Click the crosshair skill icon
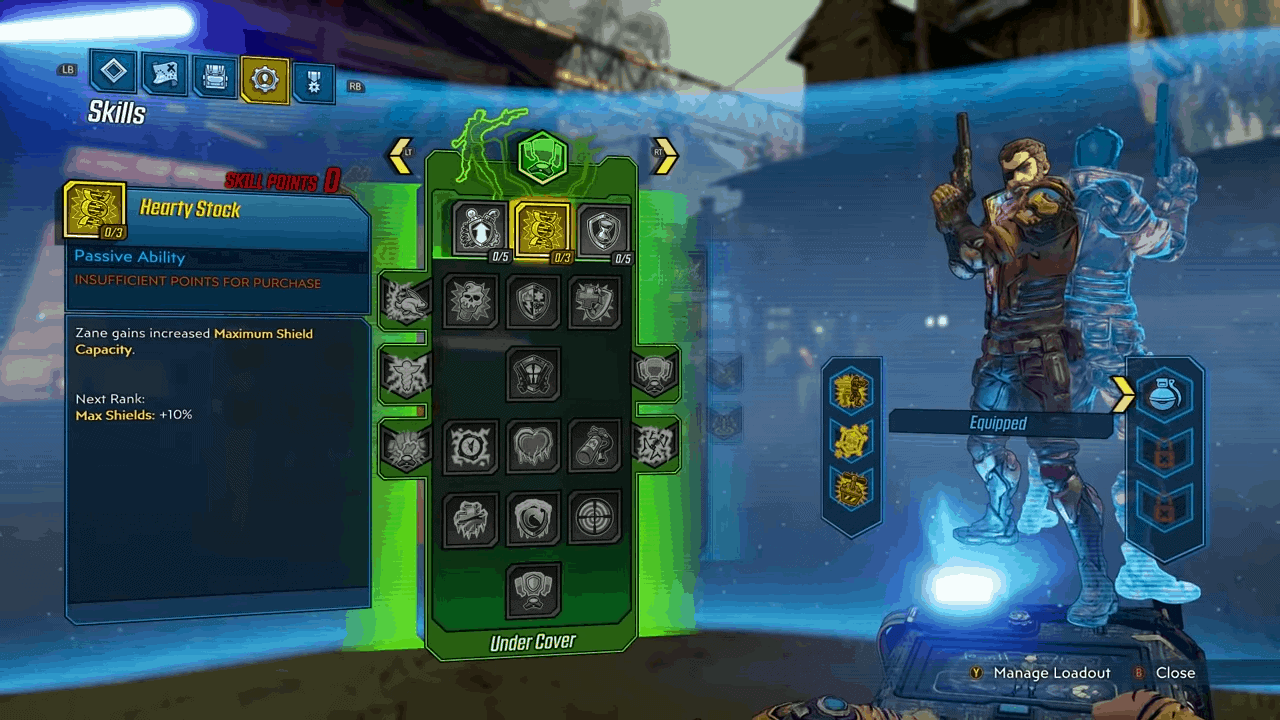Image resolution: width=1280 pixels, height=720 pixels. [595, 519]
